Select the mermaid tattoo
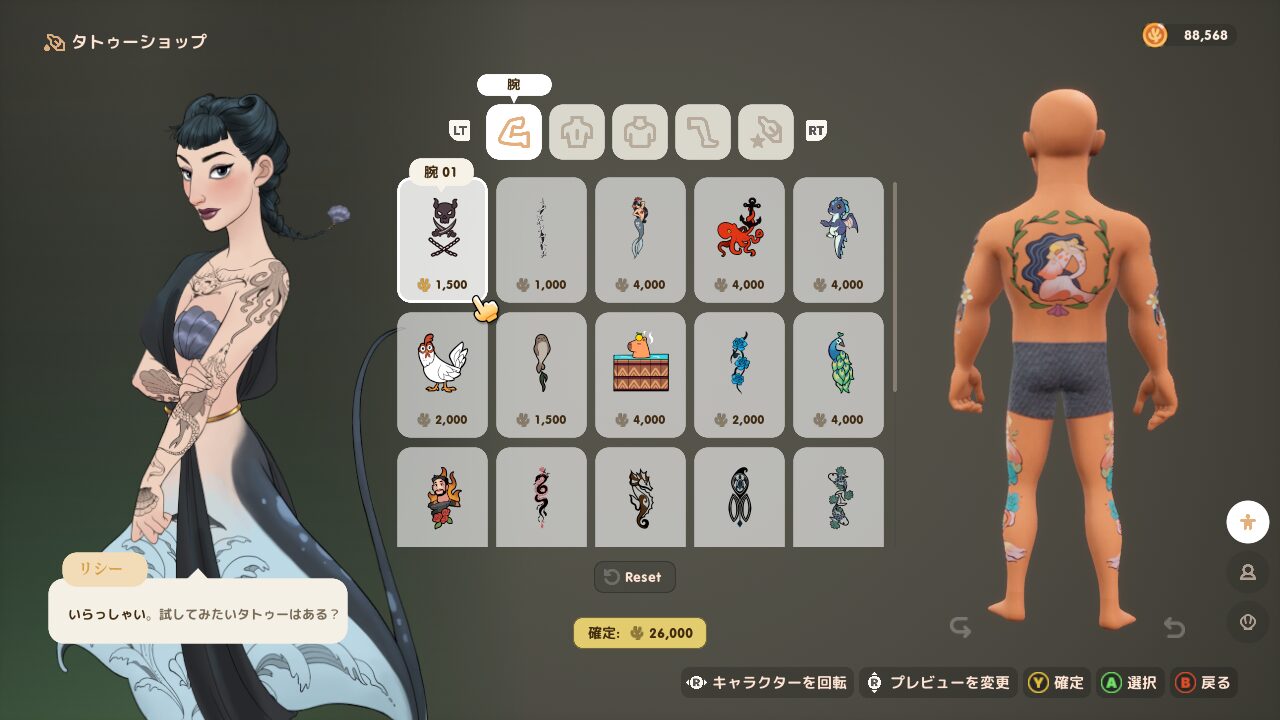 [640, 238]
